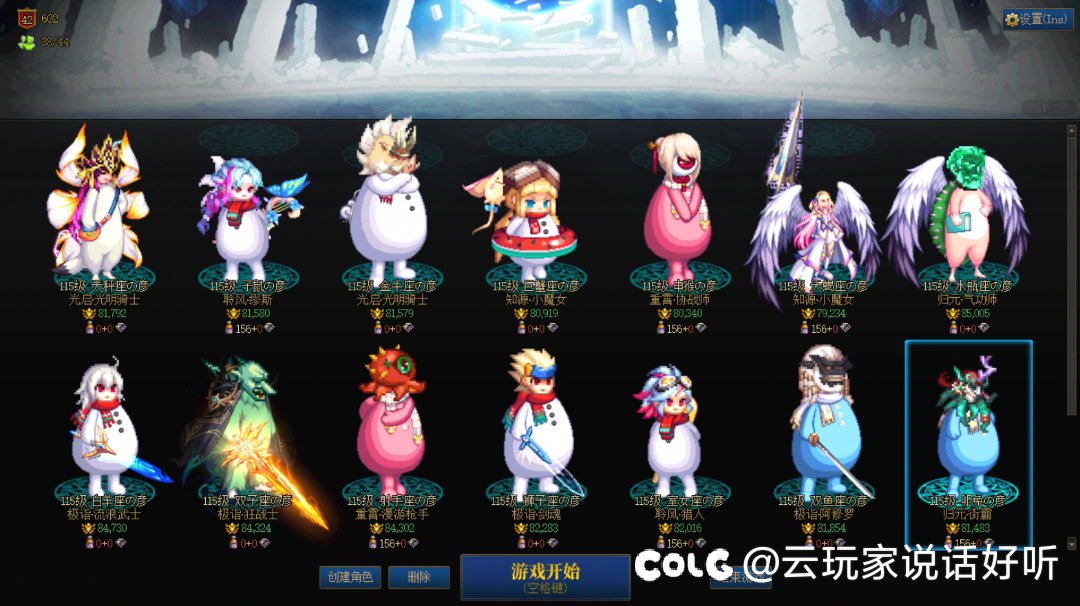Click the character list scrollbar down arrow
This screenshot has height=606, width=1080.
tap(1072, 544)
